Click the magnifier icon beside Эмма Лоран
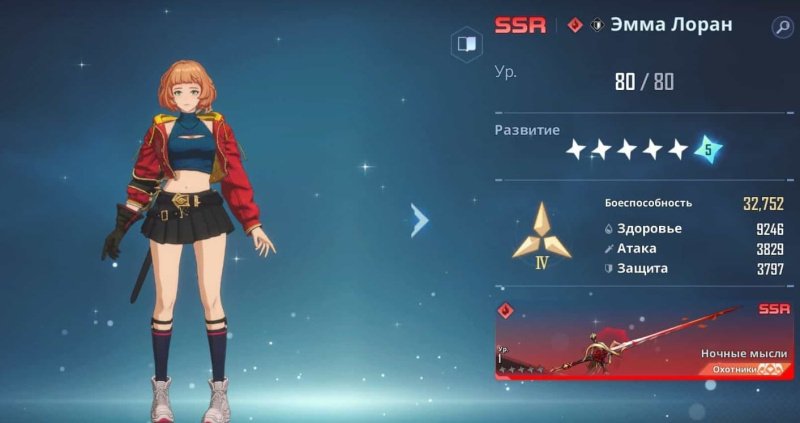The width and height of the screenshot is (800, 423). pyautogui.click(x=781, y=27)
